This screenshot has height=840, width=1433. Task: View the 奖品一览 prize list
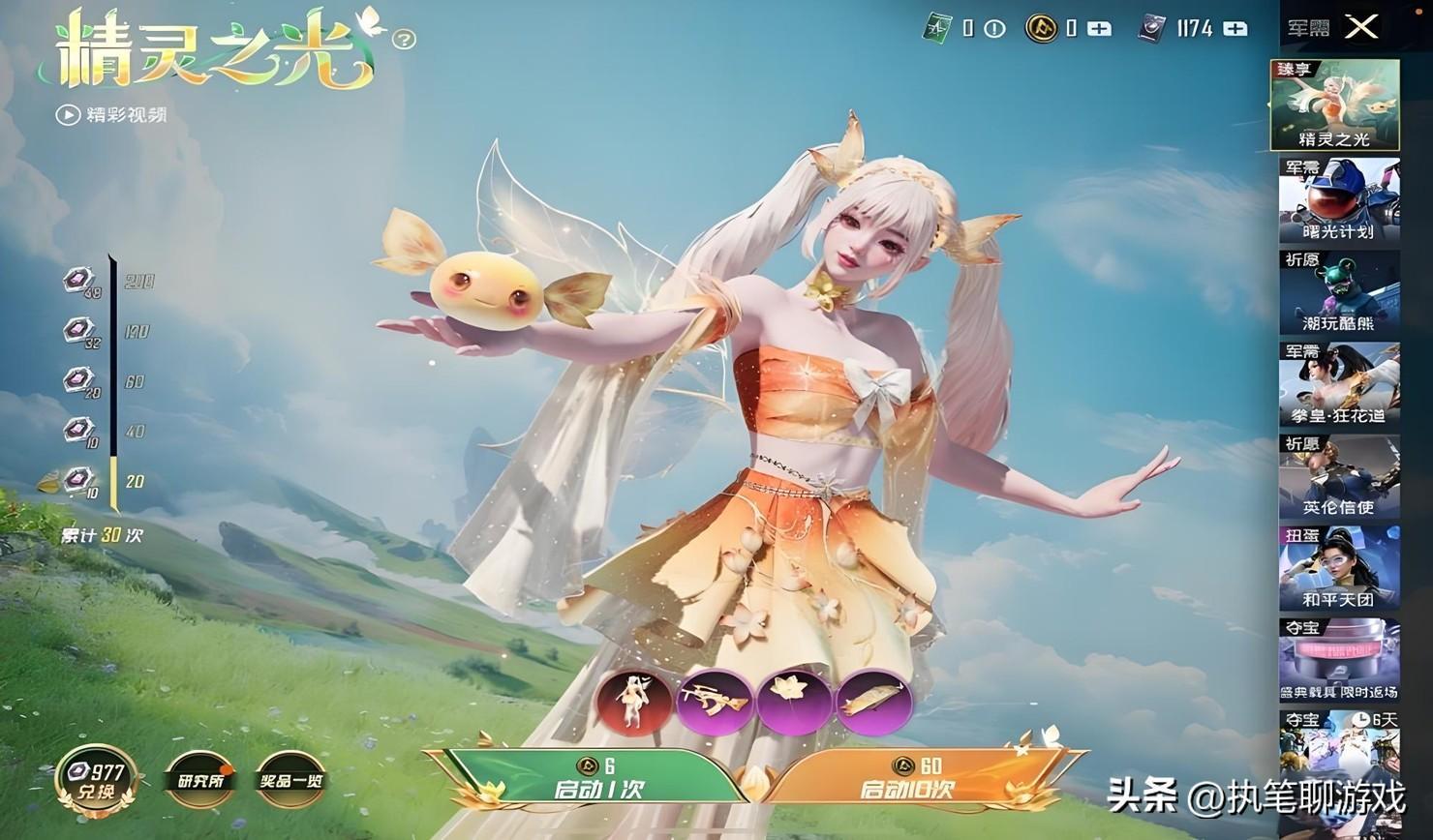[291, 780]
